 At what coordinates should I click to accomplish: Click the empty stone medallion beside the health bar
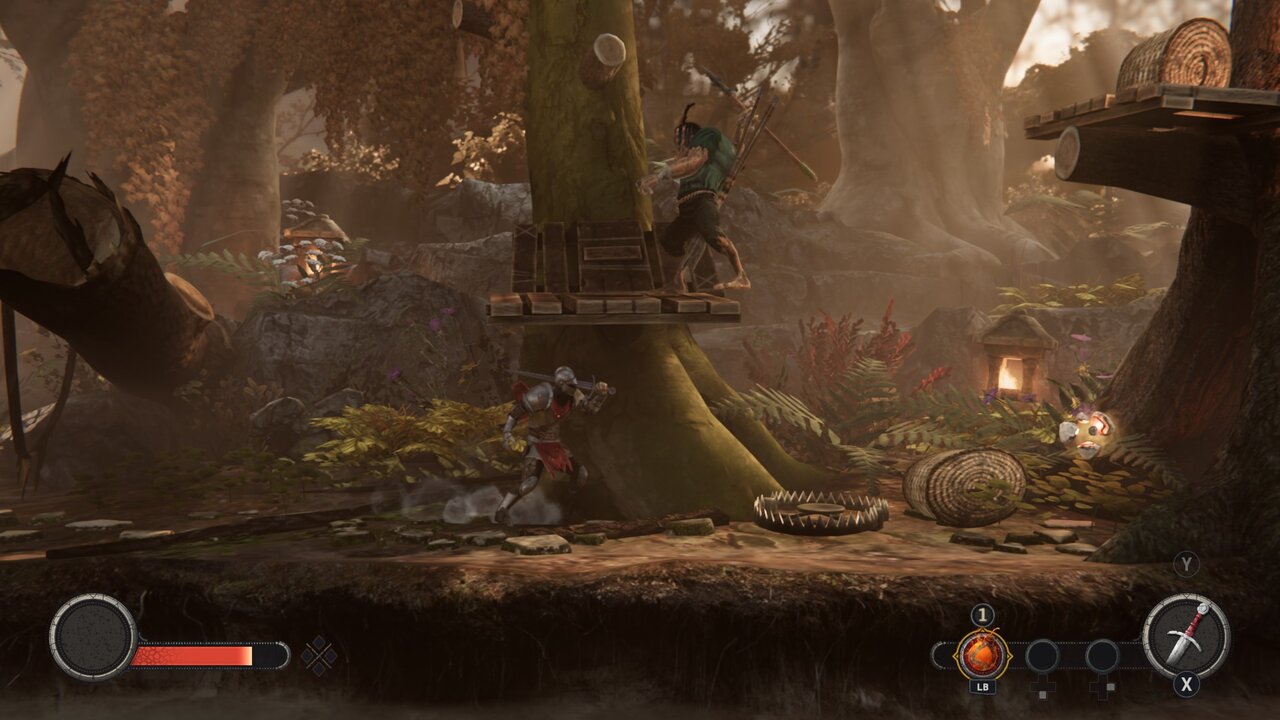pos(93,638)
